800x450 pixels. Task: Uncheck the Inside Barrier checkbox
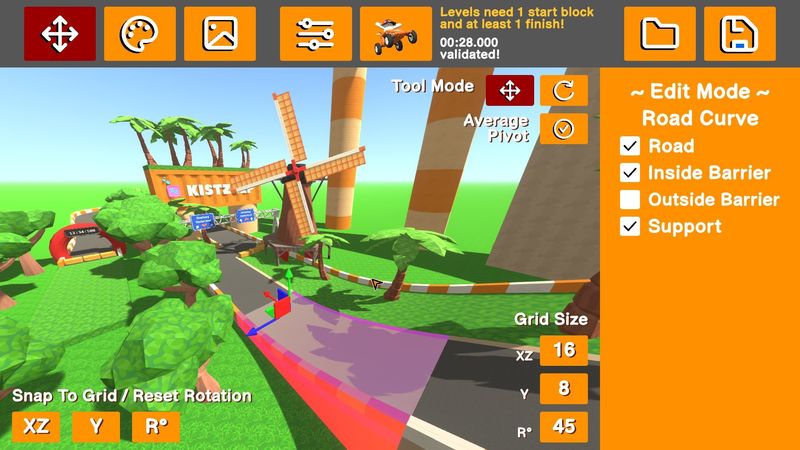click(x=630, y=173)
